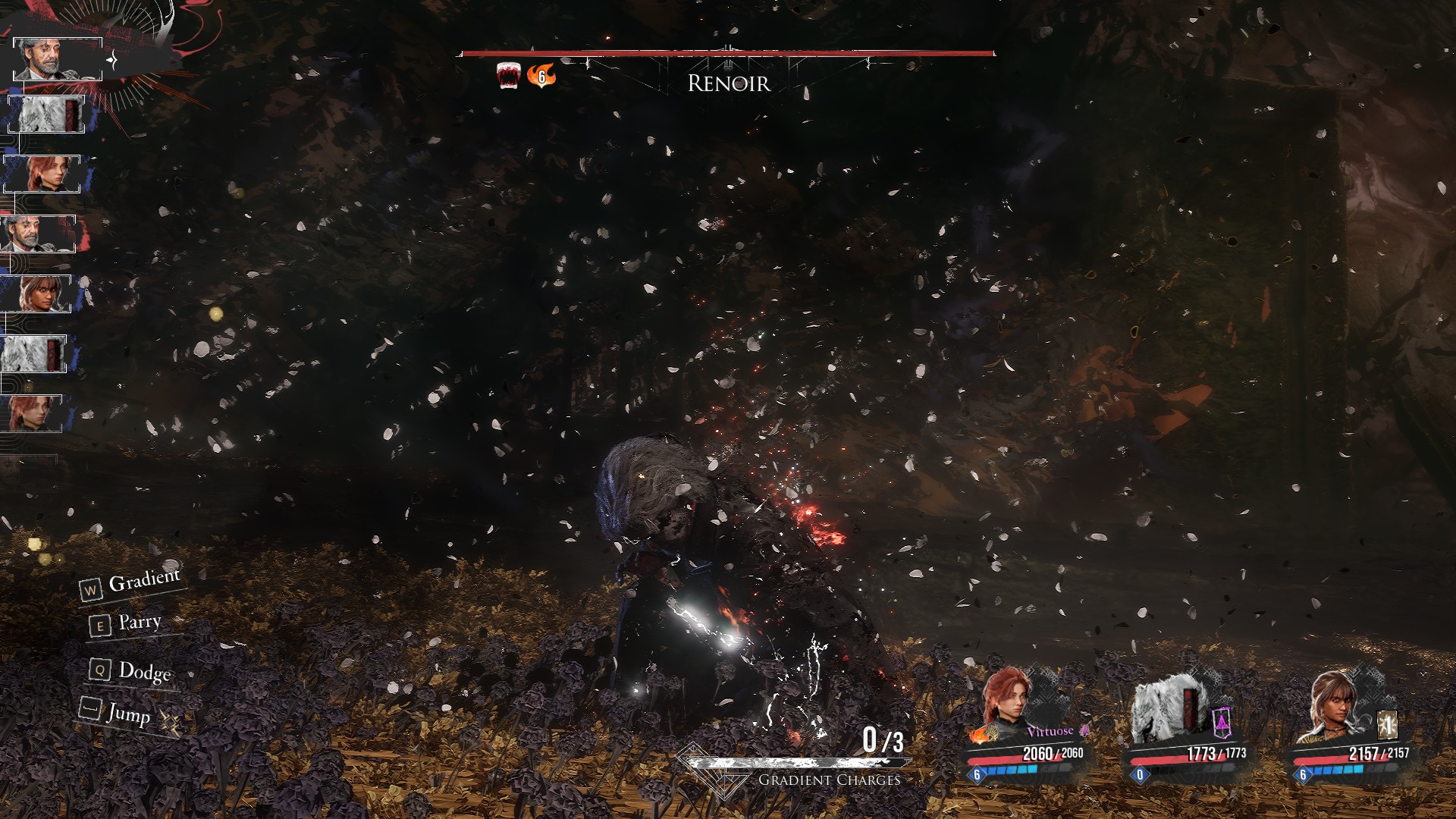Inspect the fanged mouth status icon on Renoir
Image resolution: width=1456 pixels, height=819 pixels.
[x=508, y=76]
